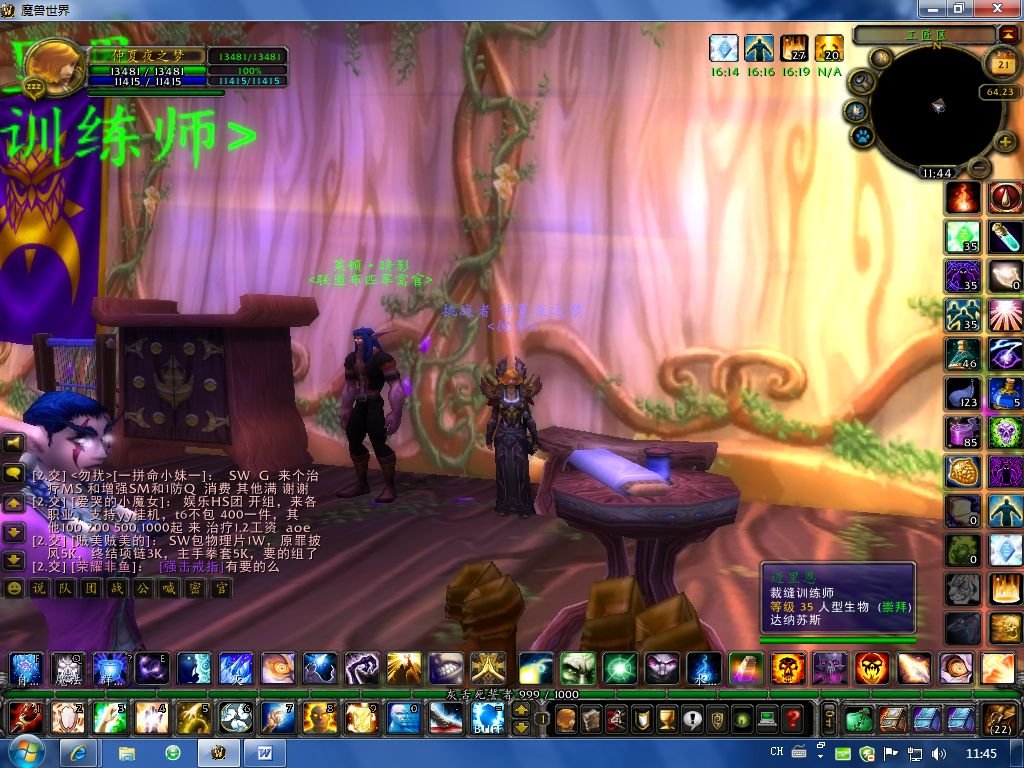The width and height of the screenshot is (1024, 768).
Task: Click the minimap zoom-out minus button
Action: click(980, 168)
